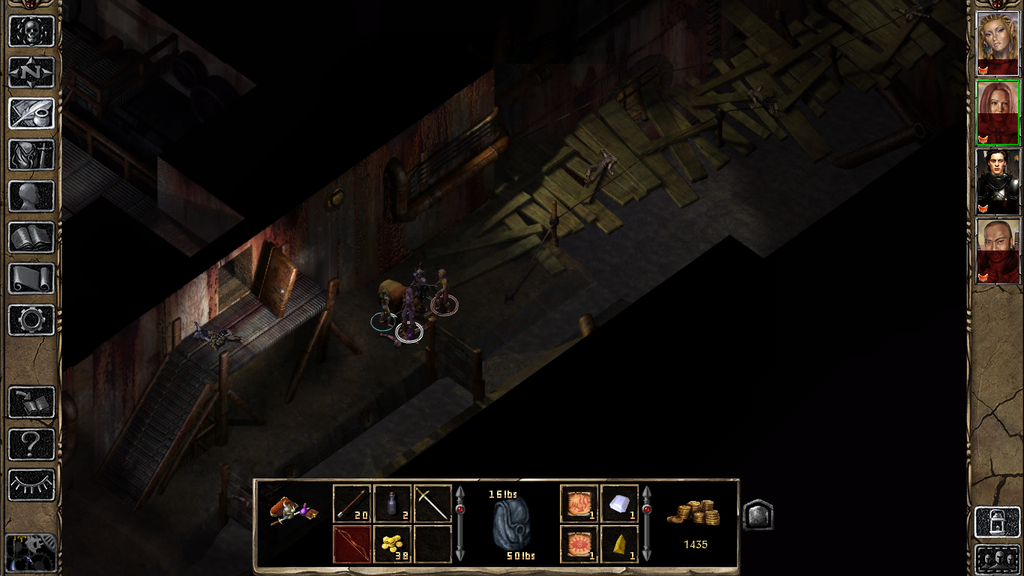
Task: Loot the pile of 38 gold
Action: point(392,544)
